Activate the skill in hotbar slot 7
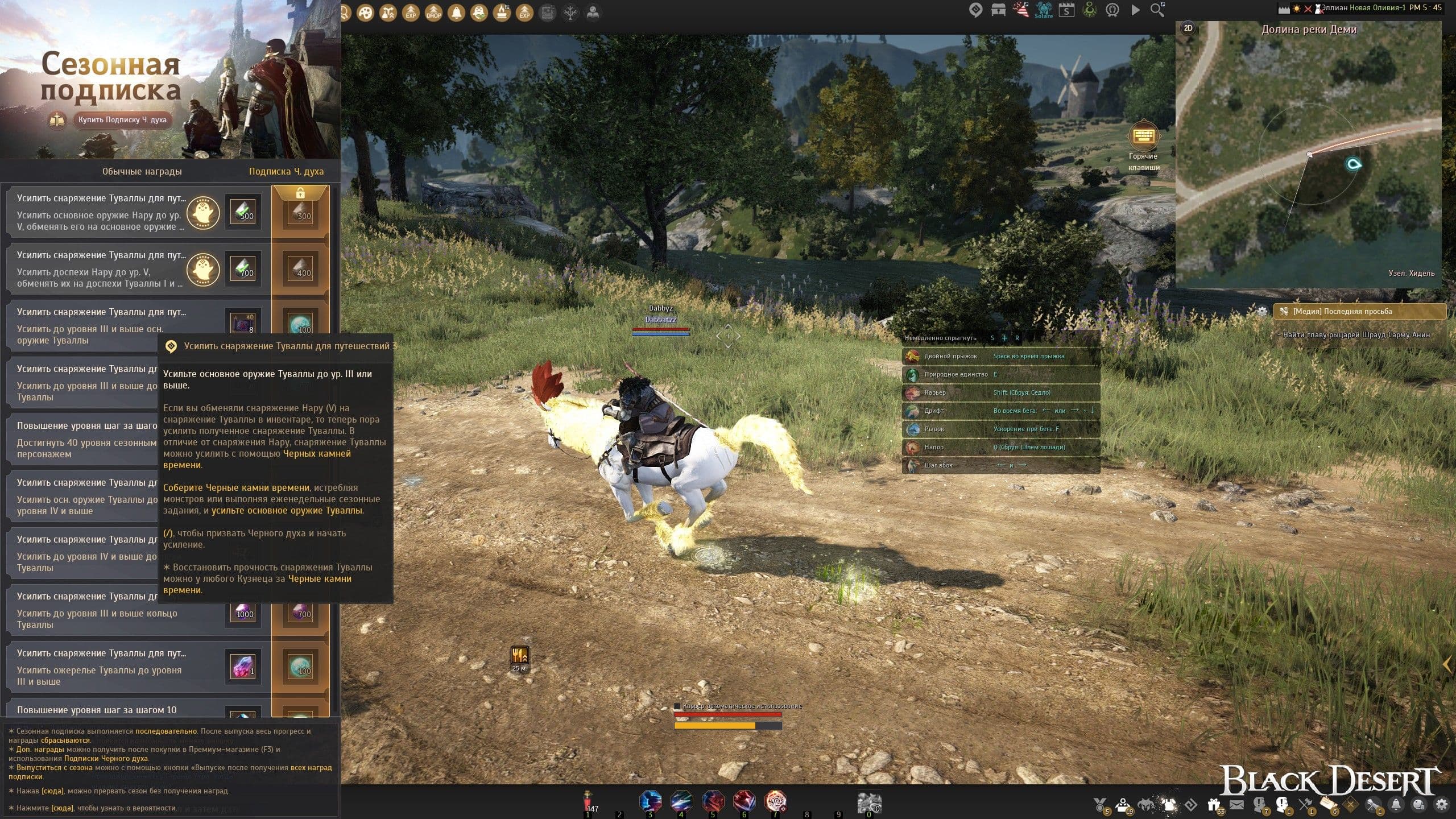 pos(776,802)
